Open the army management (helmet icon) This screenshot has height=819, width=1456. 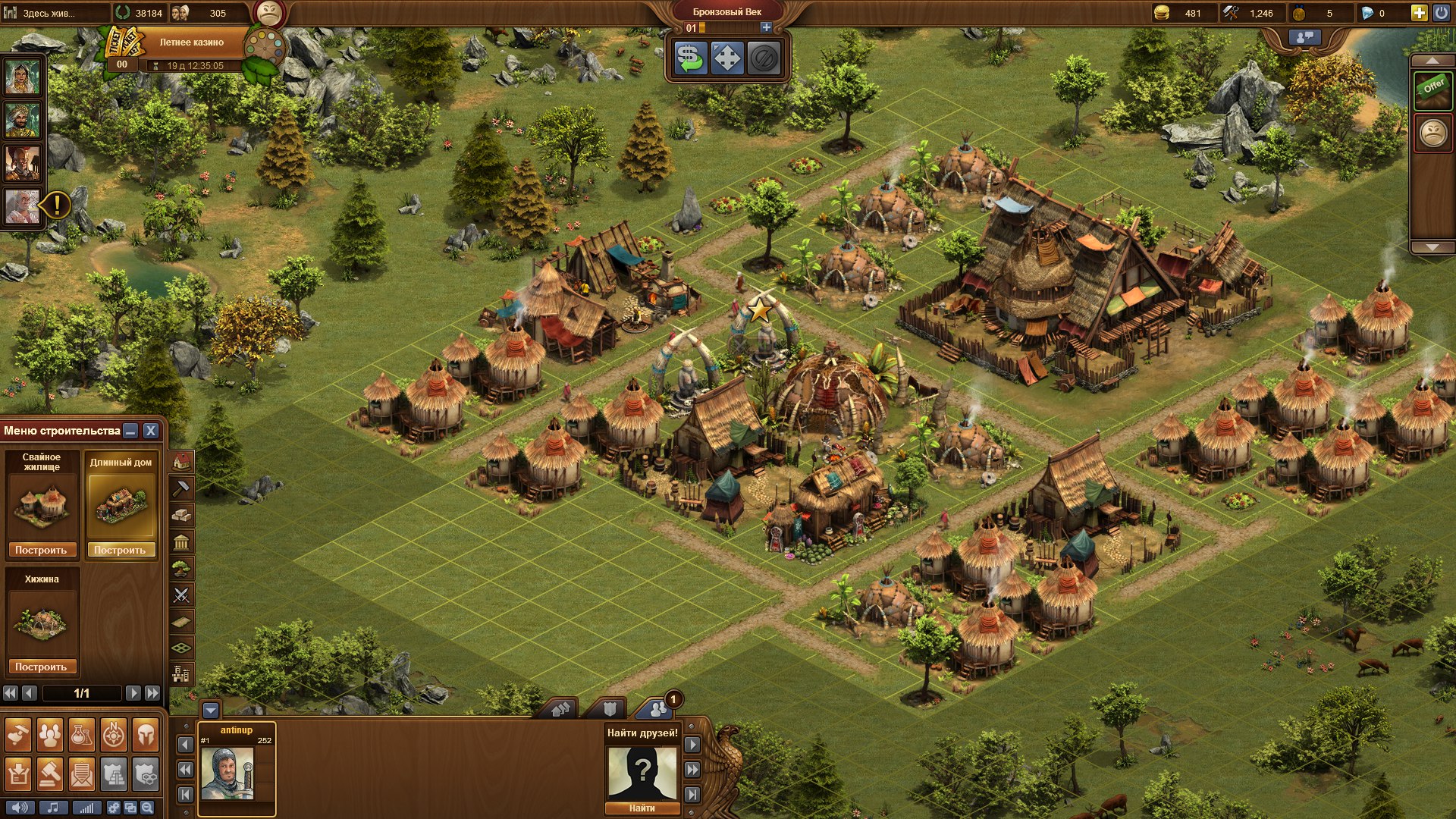(x=144, y=733)
